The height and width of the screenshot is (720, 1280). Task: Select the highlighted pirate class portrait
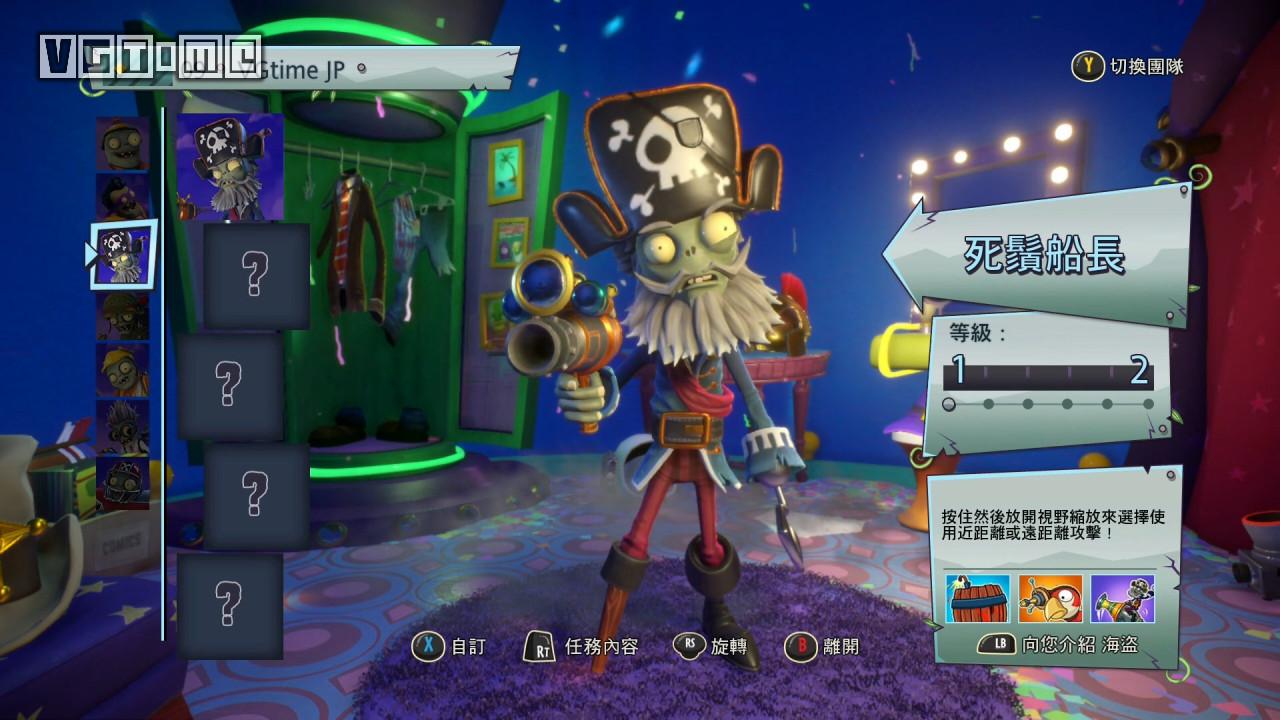(123, 254)
